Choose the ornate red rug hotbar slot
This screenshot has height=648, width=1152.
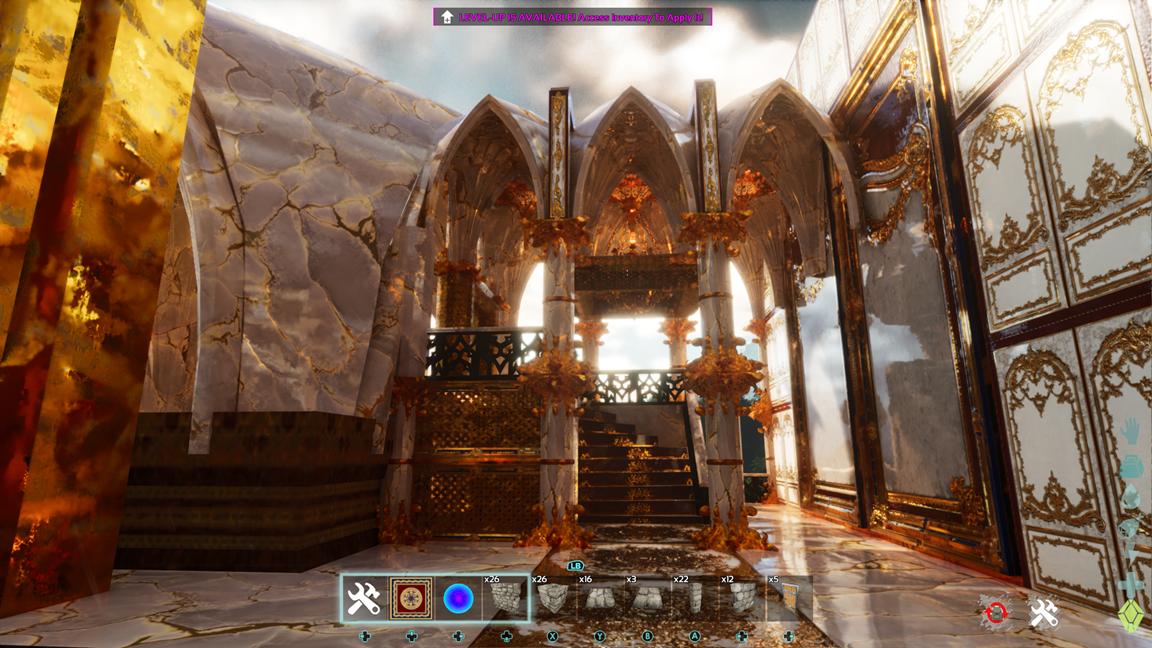(411, 599)
